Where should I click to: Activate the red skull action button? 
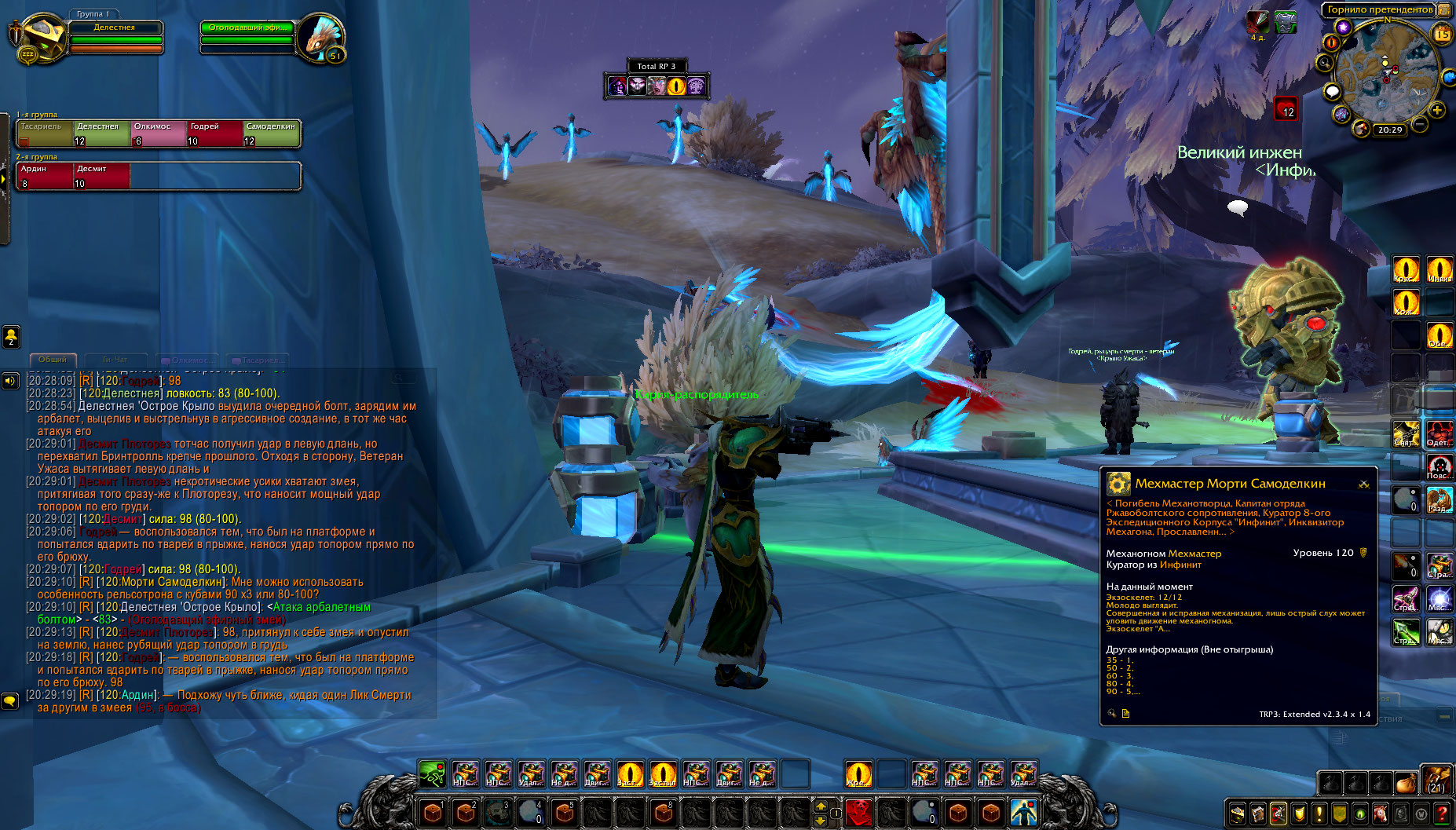[858, 811]
